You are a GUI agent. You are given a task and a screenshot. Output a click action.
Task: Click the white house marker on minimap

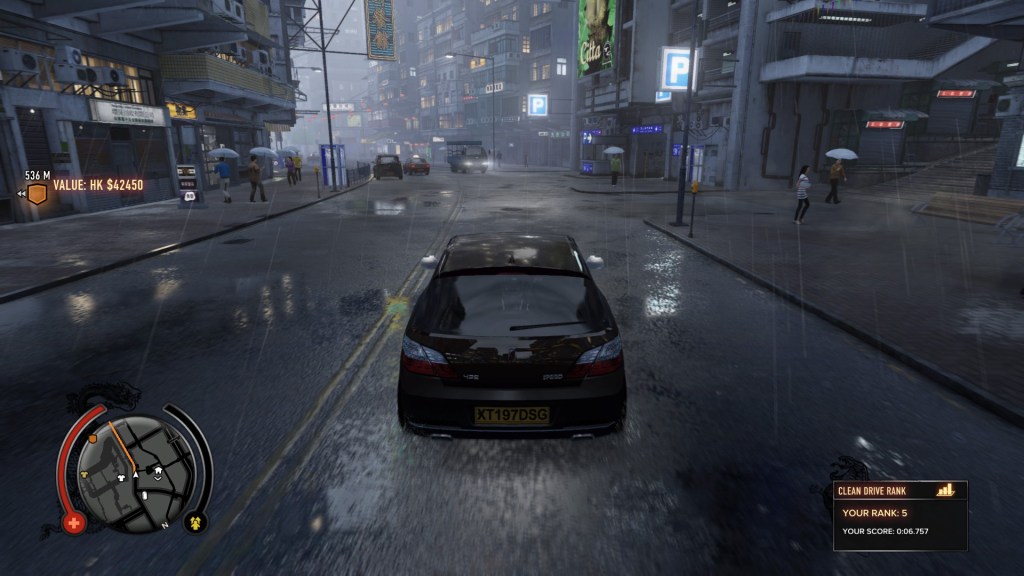[x=156, y=468]
